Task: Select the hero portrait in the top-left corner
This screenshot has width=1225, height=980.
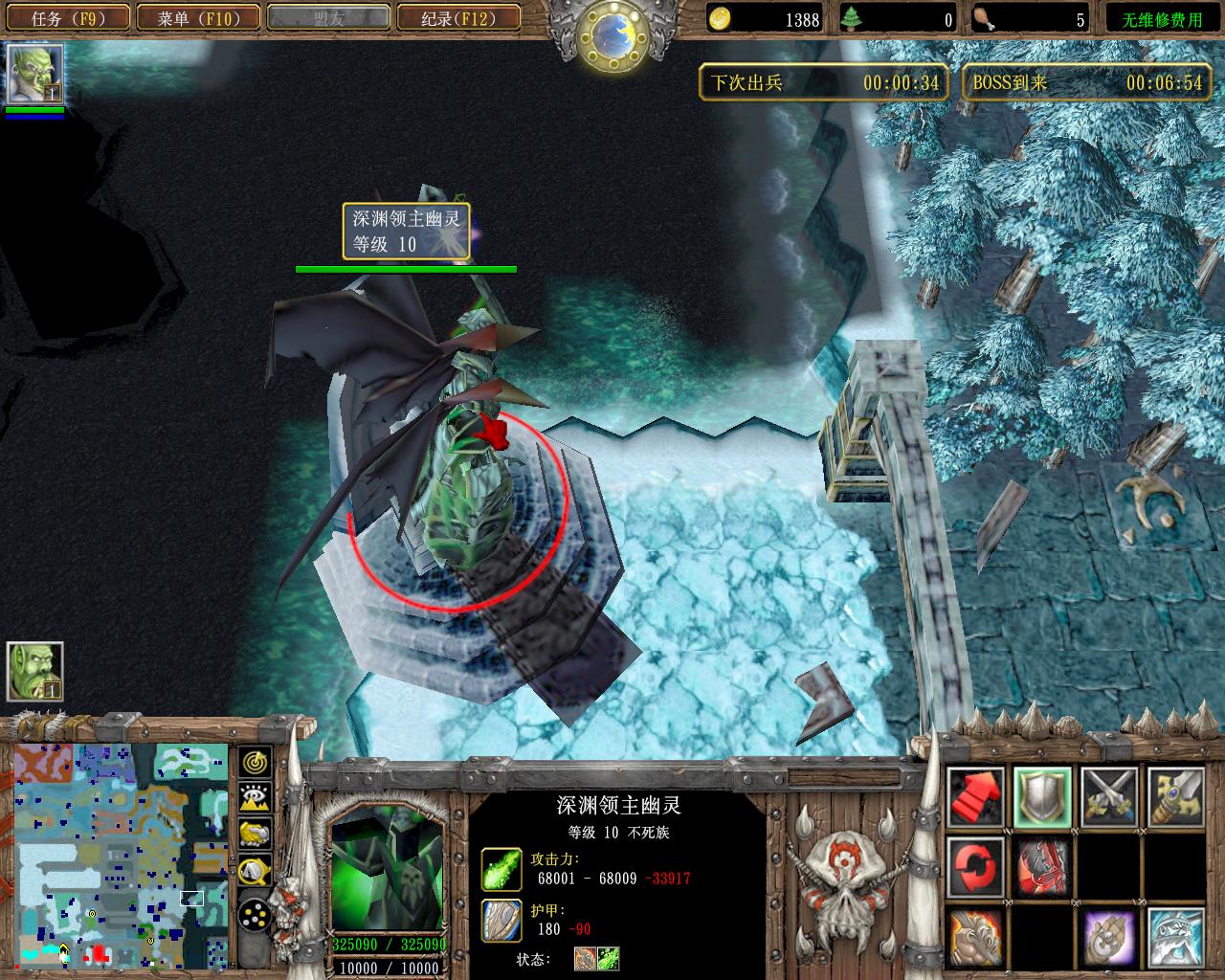Action: (x=35, y=74)
